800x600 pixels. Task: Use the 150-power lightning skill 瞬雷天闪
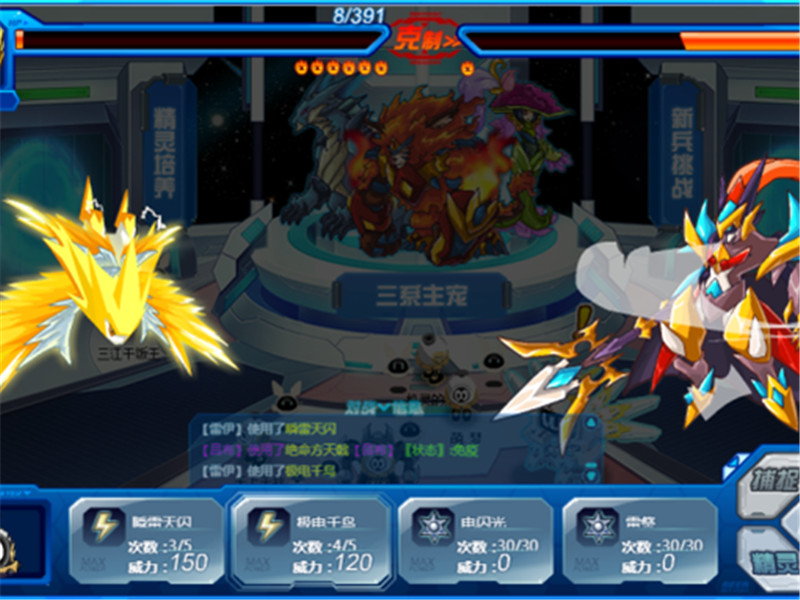click(145, 540)
